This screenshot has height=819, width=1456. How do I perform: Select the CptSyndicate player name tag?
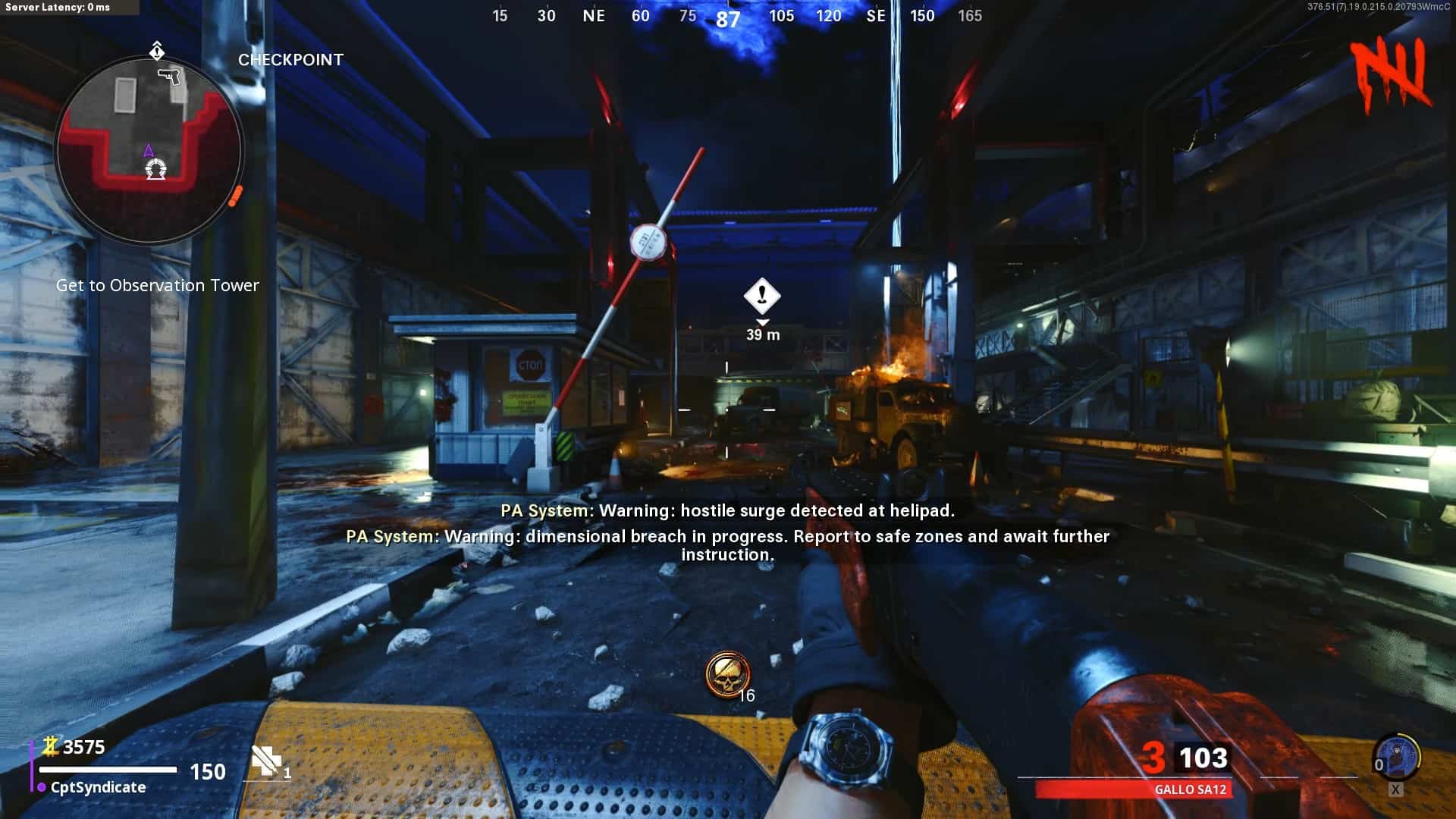[x=98, y=788]
